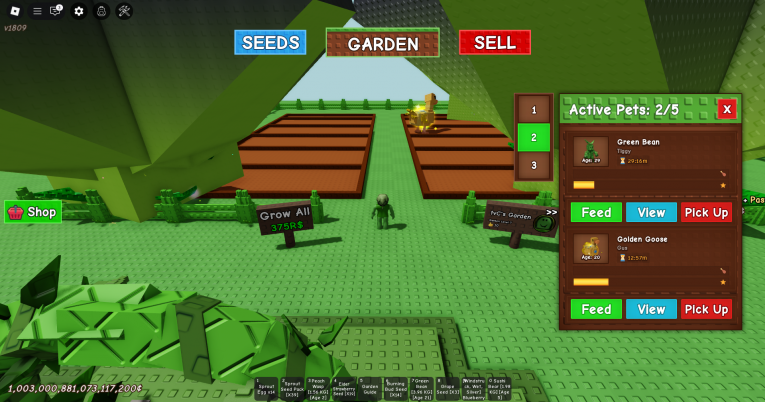Pick up the Golden Goose pet

706,309
